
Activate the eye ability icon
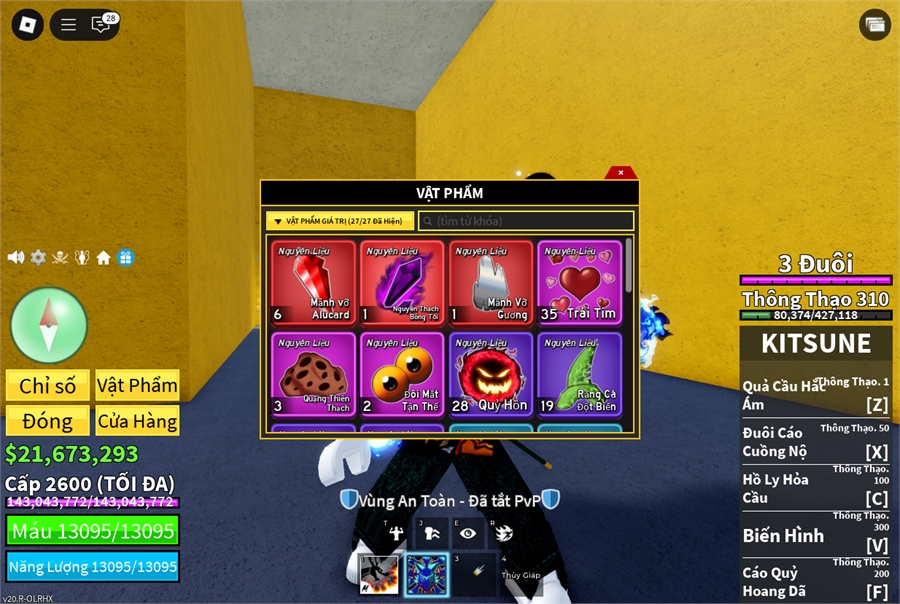pyautogui.click(x=467, y=533)
